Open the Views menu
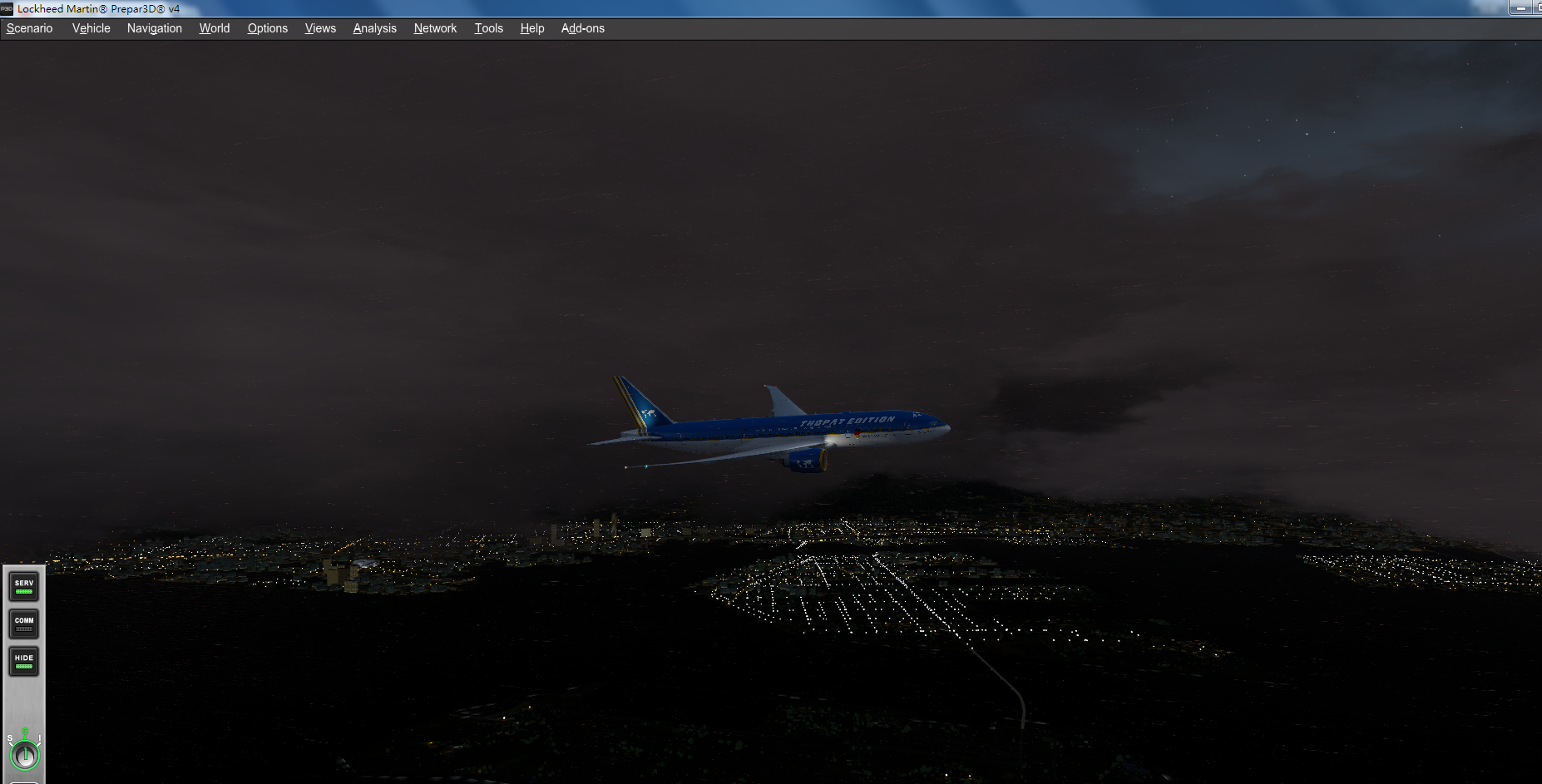1542x784 pixels. [320, 27]
